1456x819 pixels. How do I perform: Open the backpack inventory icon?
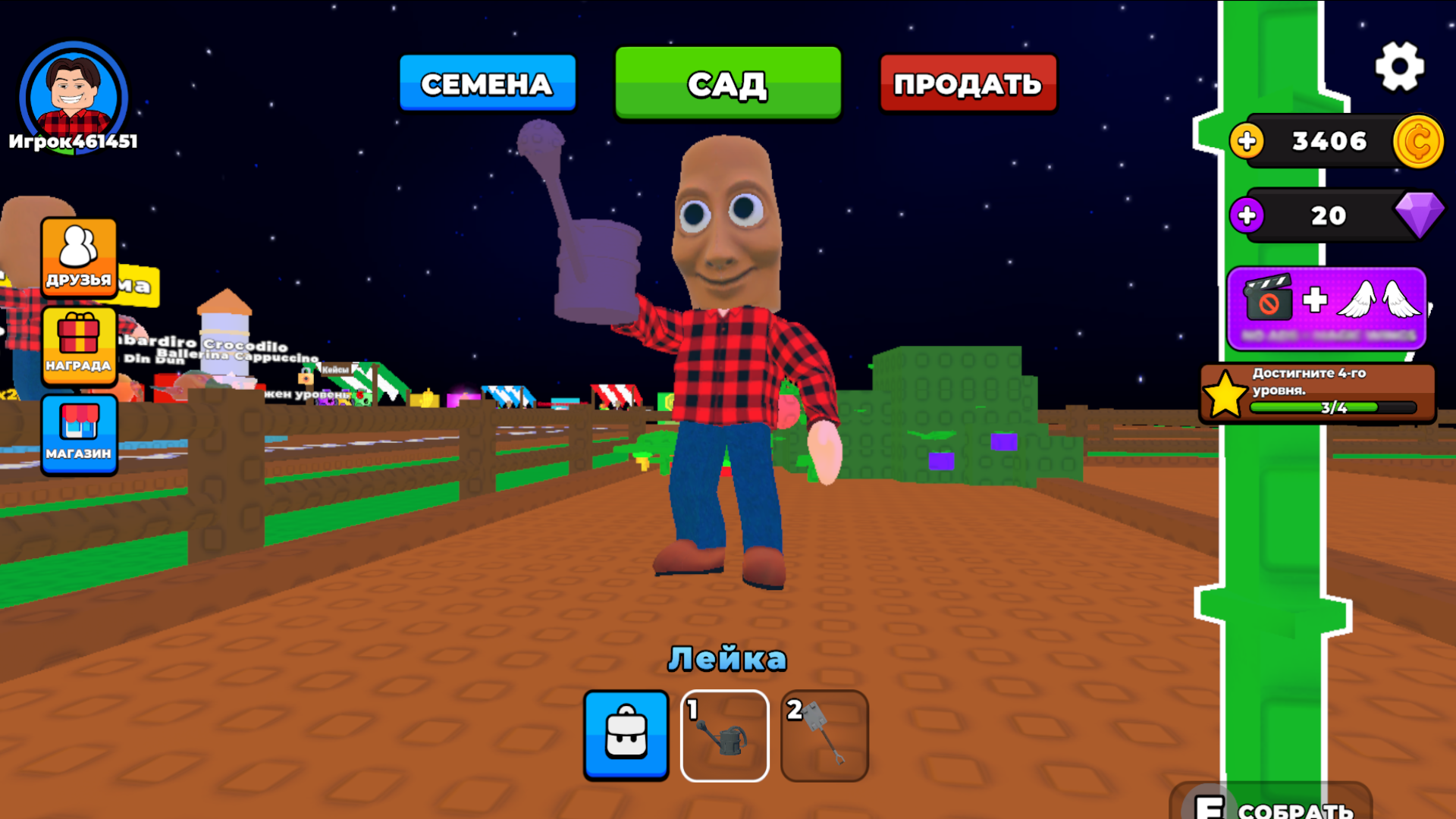click(626, 734)
